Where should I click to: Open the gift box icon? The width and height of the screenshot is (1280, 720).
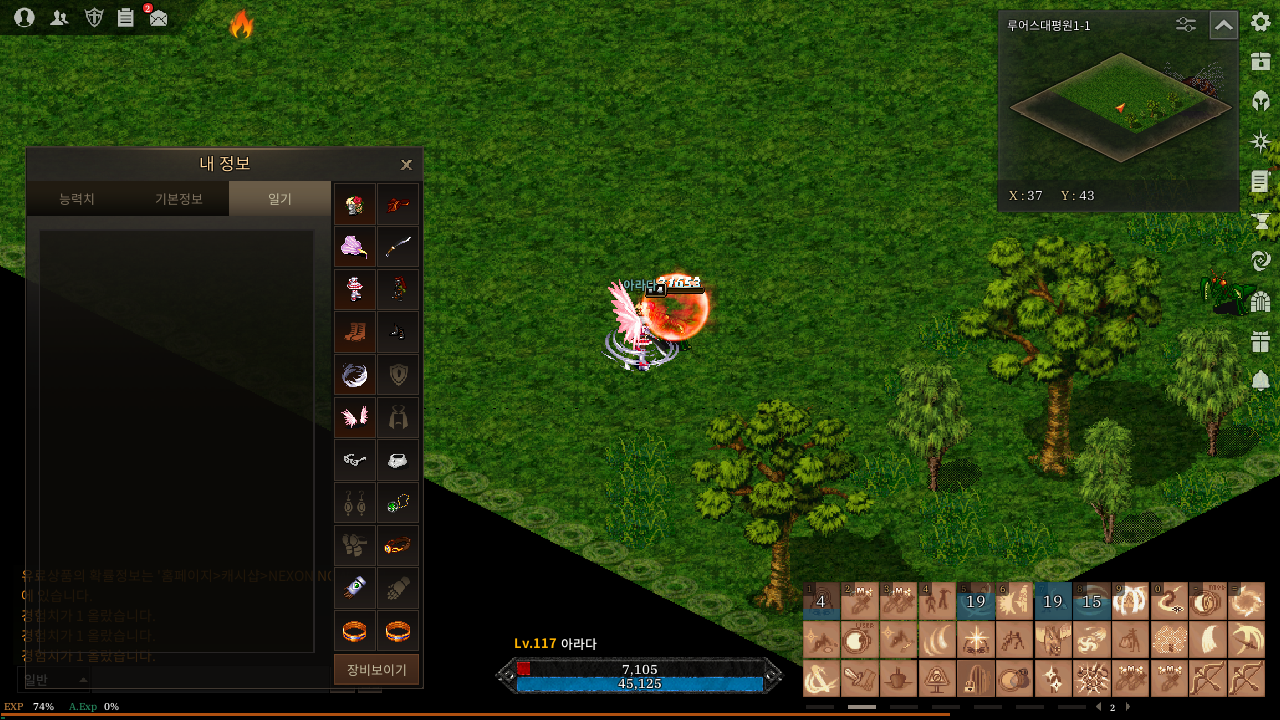pos(1260,342)
